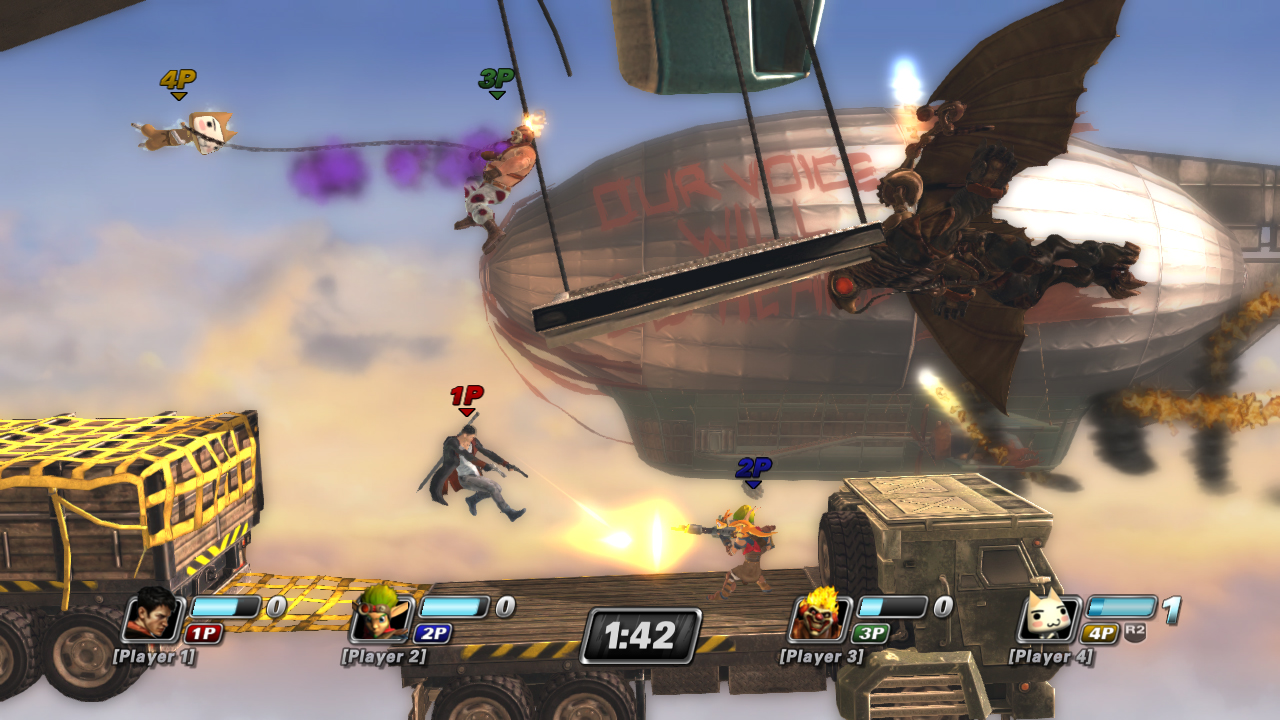Viewport: 1280px width, 720px height.
Task: Select the 3P tag above the airborne fighter
Action: (x=497, y=77)
